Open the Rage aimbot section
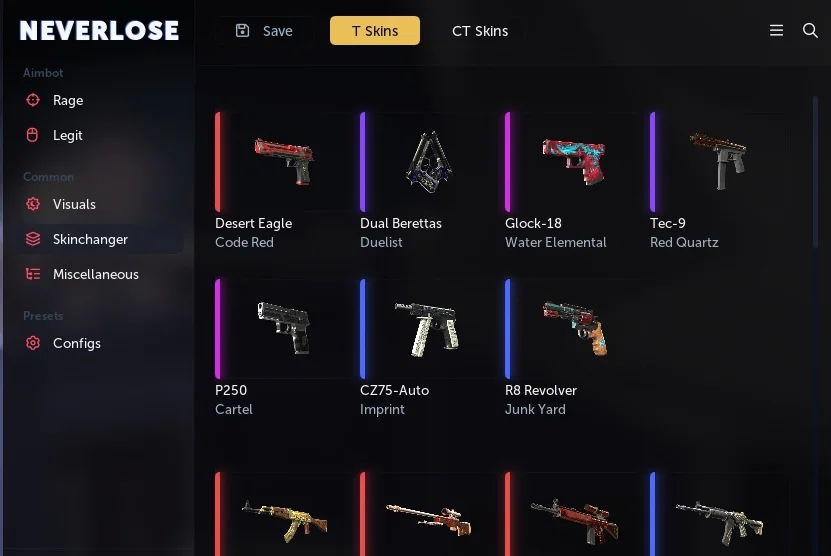The width and height of the screenshot is (831, 556). coord(67,100)
